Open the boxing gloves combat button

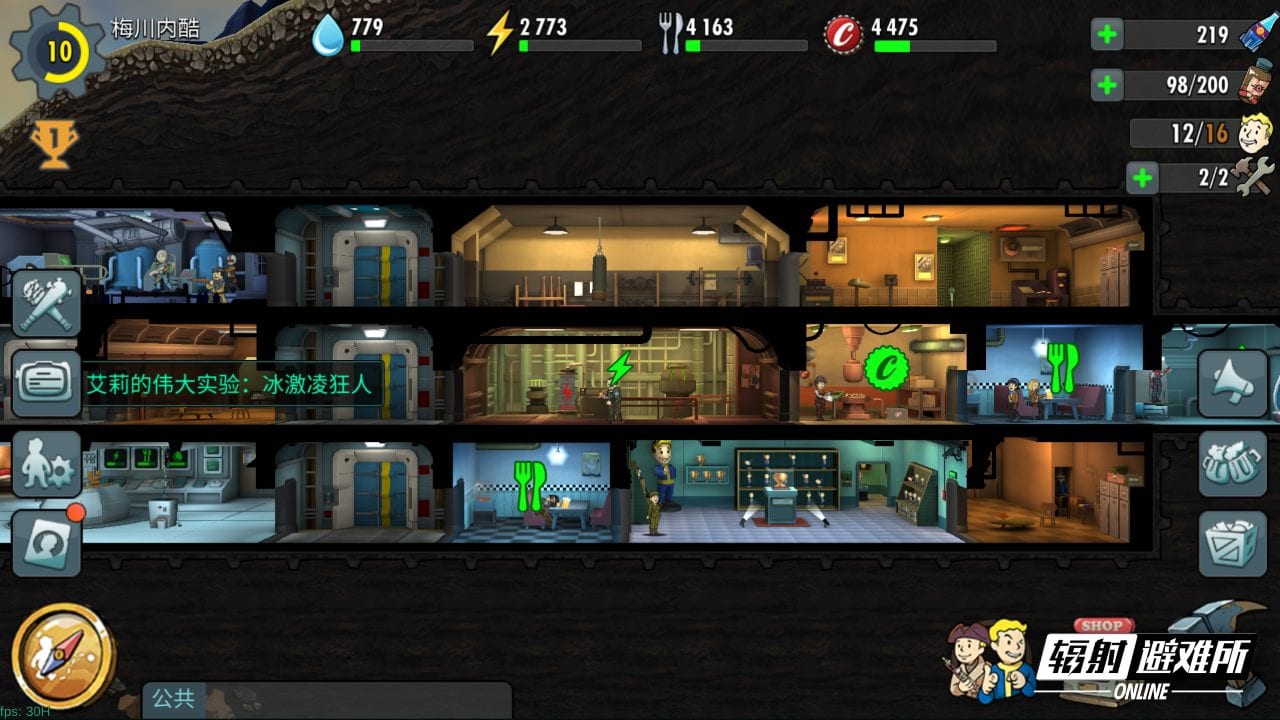tap(1232, 464)
